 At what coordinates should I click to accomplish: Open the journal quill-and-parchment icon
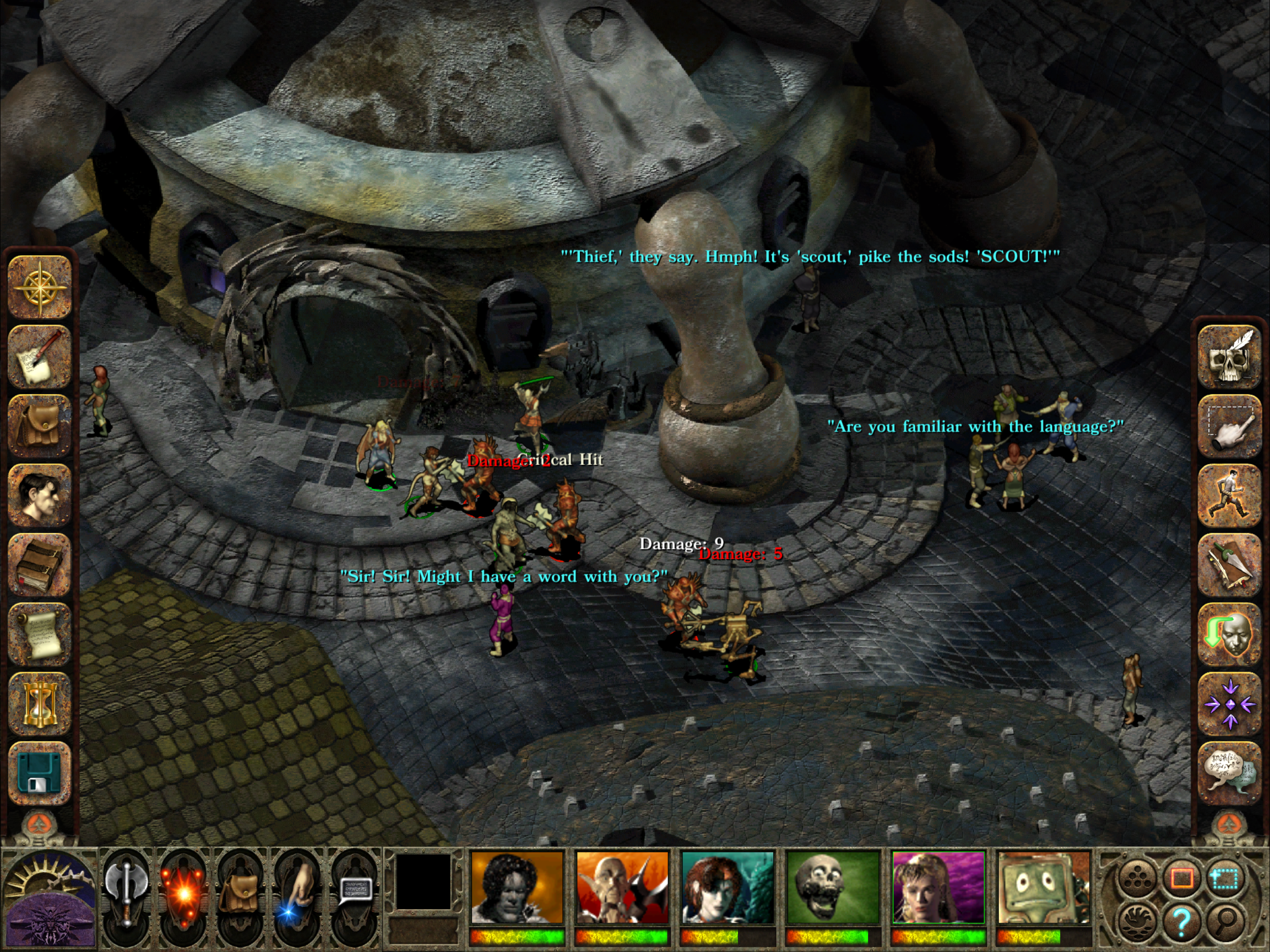click(39, 357)
